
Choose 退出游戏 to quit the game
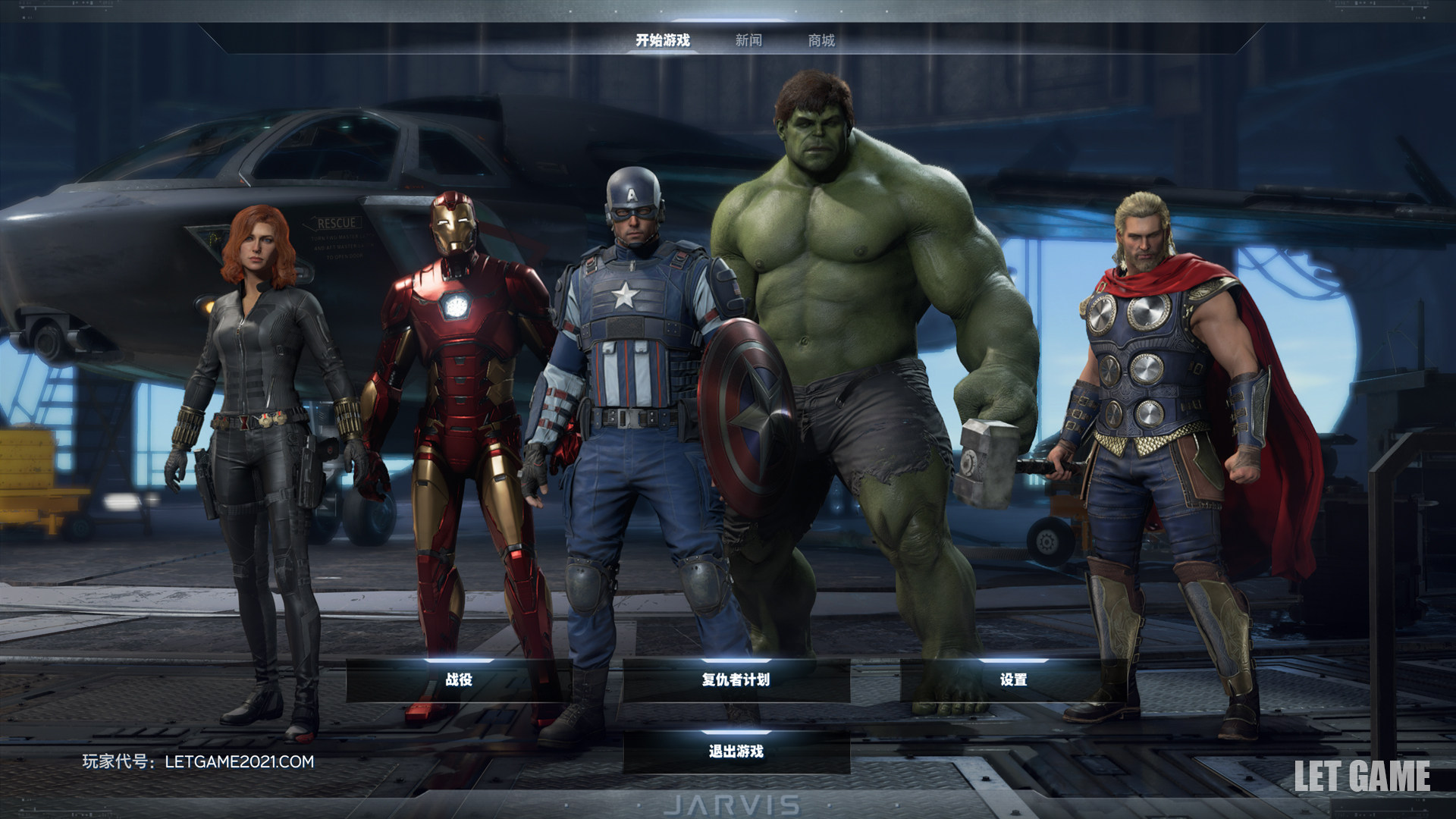click(736, 752)
